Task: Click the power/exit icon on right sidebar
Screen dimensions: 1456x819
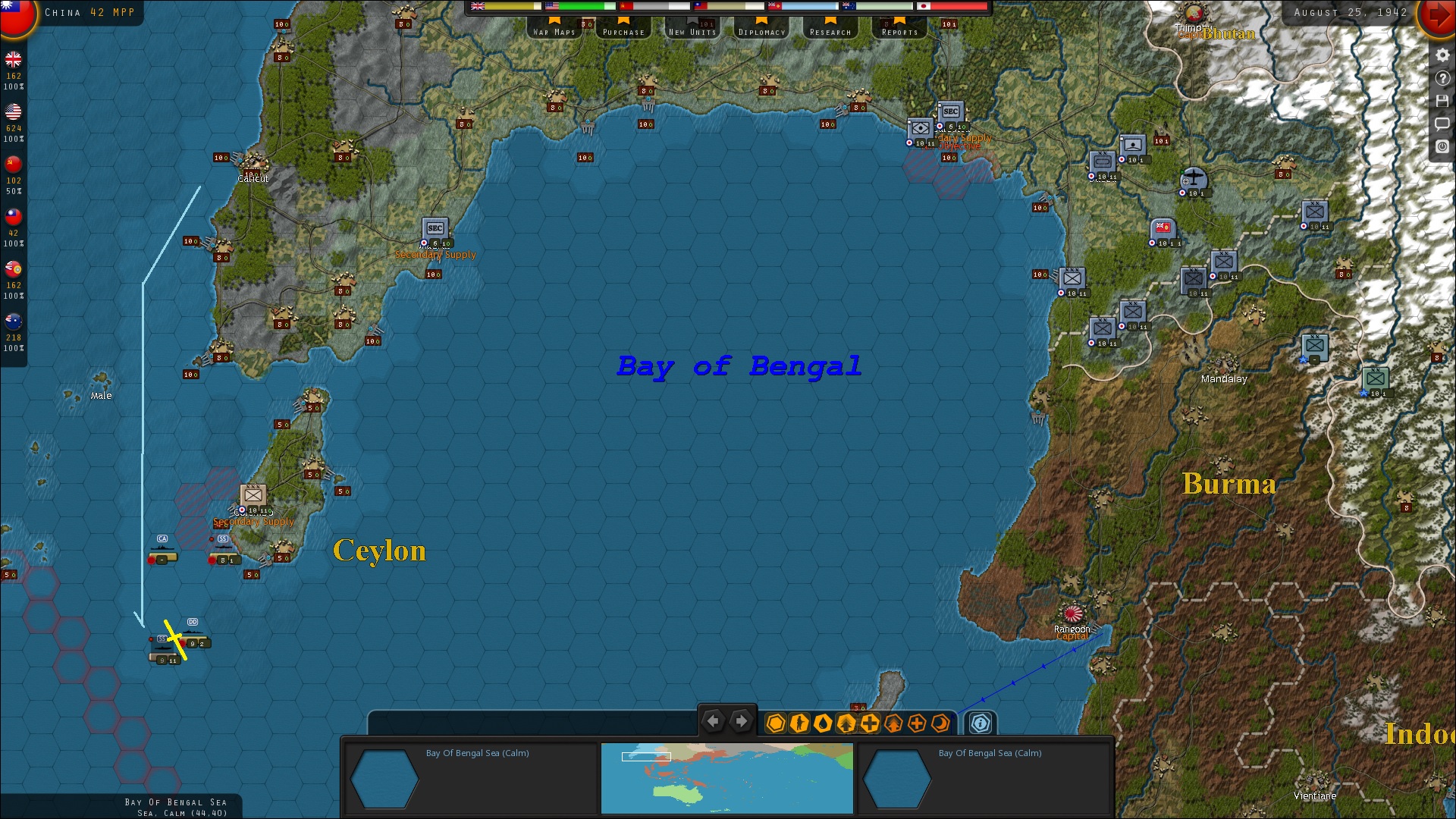Action: click(1442, 146)
